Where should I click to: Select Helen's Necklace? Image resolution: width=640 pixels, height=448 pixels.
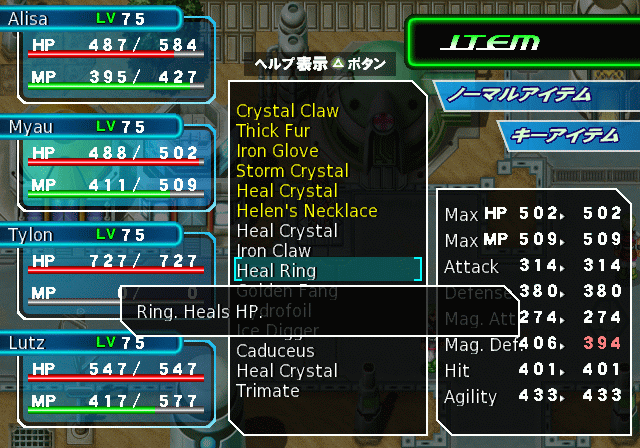306,211
